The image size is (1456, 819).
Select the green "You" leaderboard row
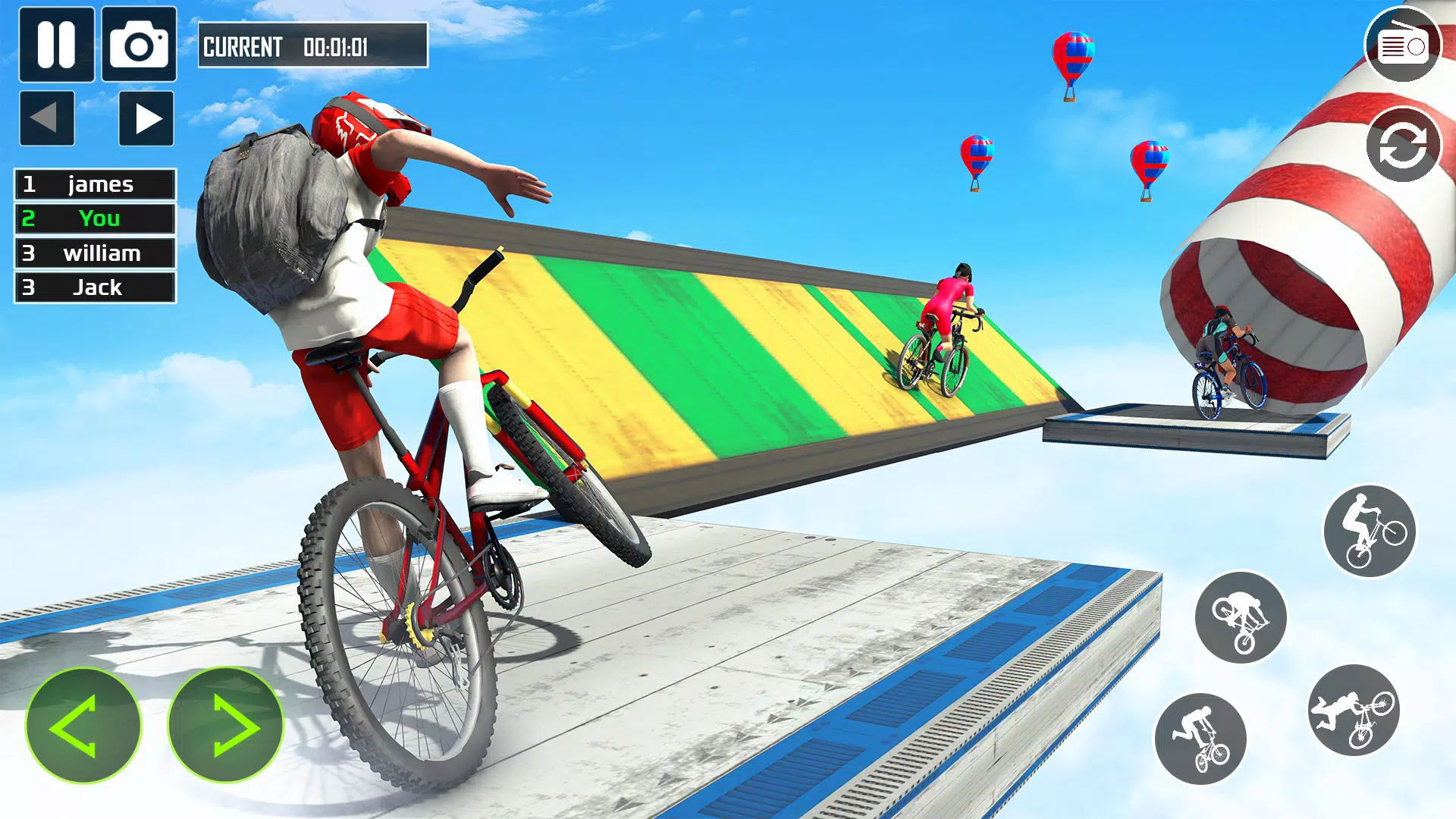click(x=95, y=218)
